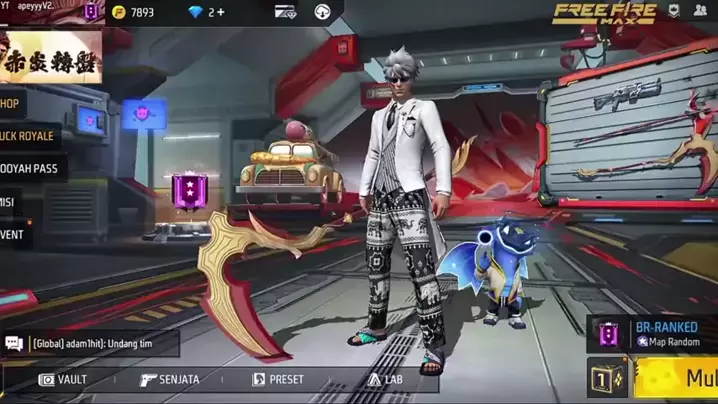Image resolution: width=718 pixels, height=404 pixels.
Task: Open the Luck Royale menu
Action: (x=28, y=136)
